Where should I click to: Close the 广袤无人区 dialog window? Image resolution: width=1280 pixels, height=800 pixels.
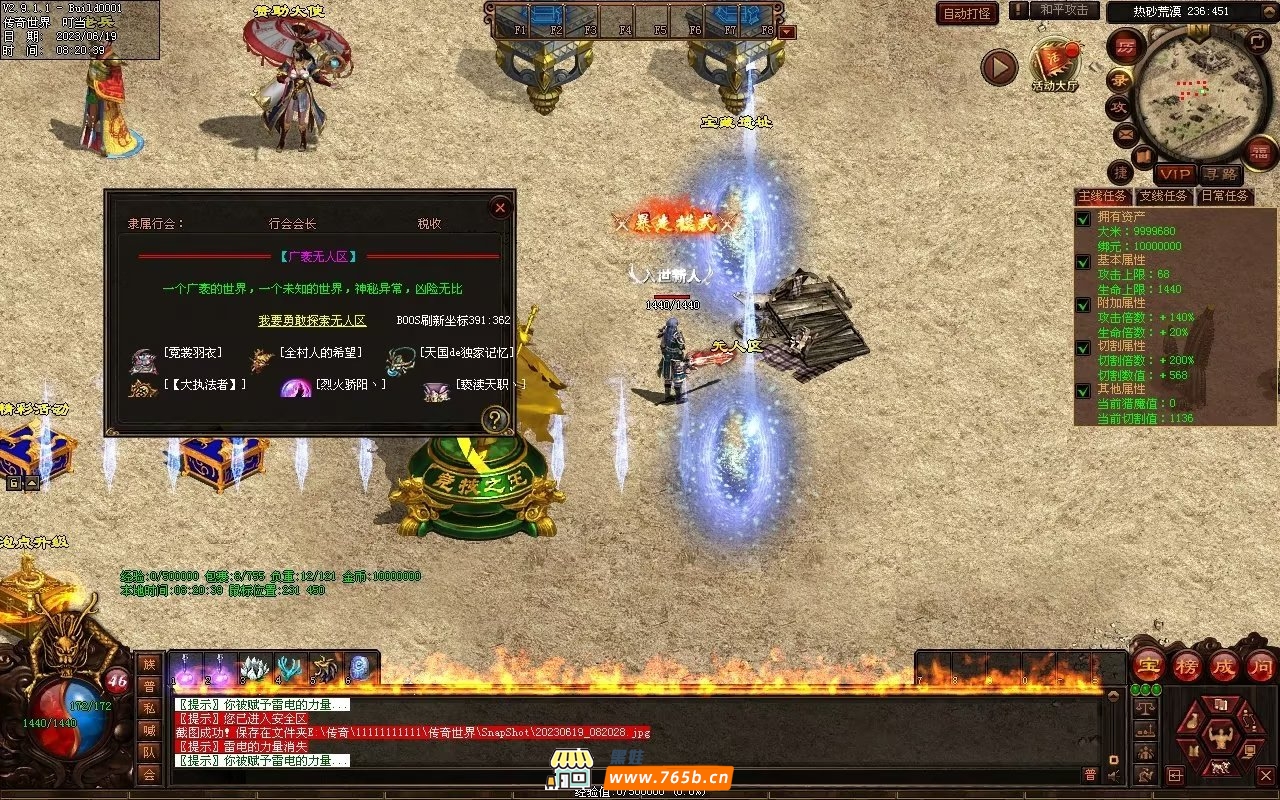click(500, 208)
